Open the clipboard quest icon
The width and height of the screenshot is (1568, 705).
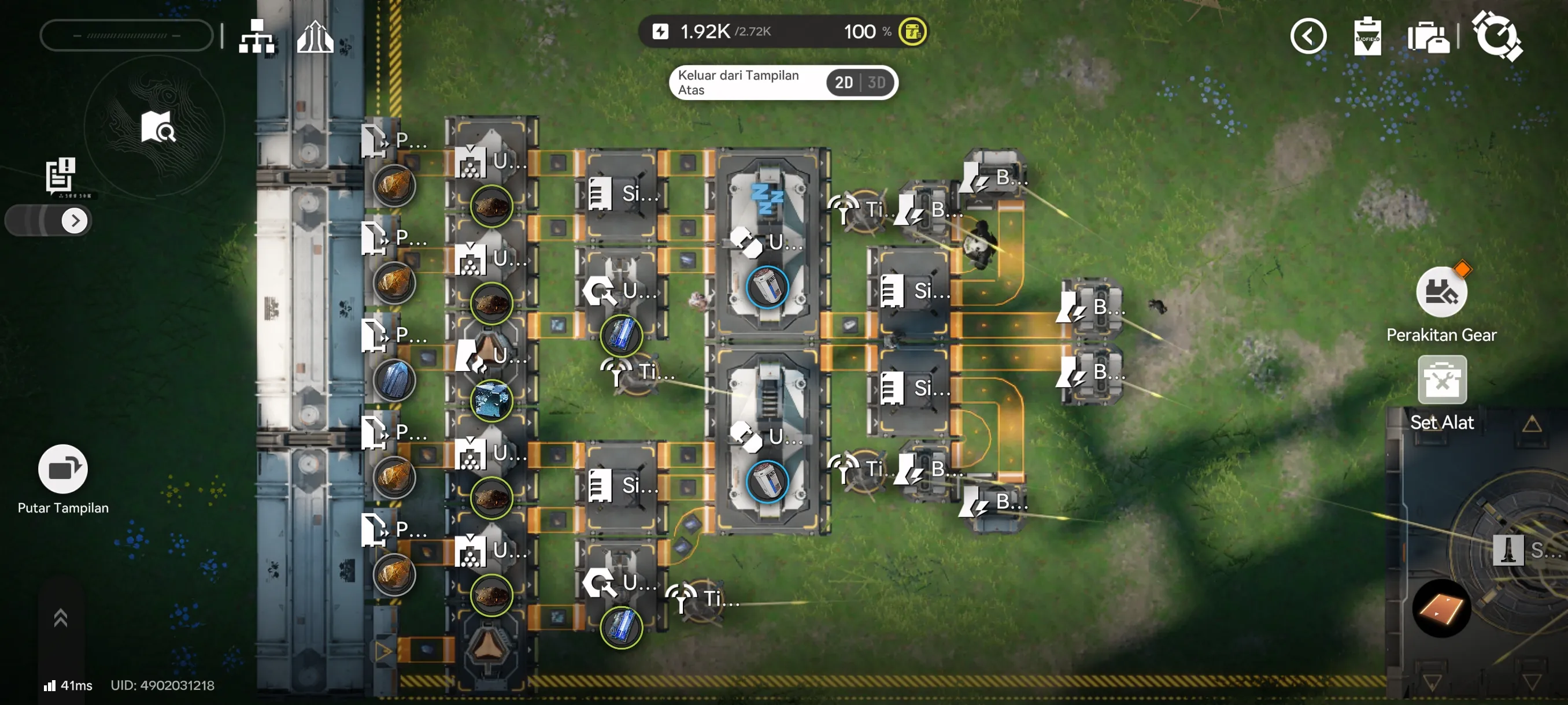[x=1367, y=36]
